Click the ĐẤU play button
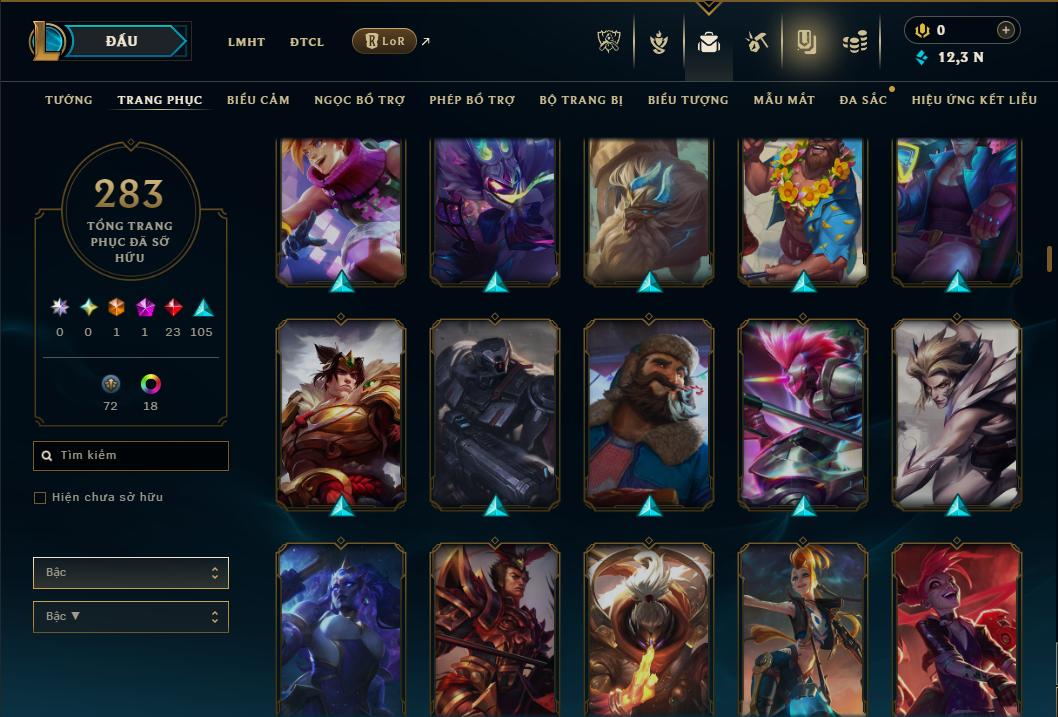 pyautogui.click(x=122, y=41)
